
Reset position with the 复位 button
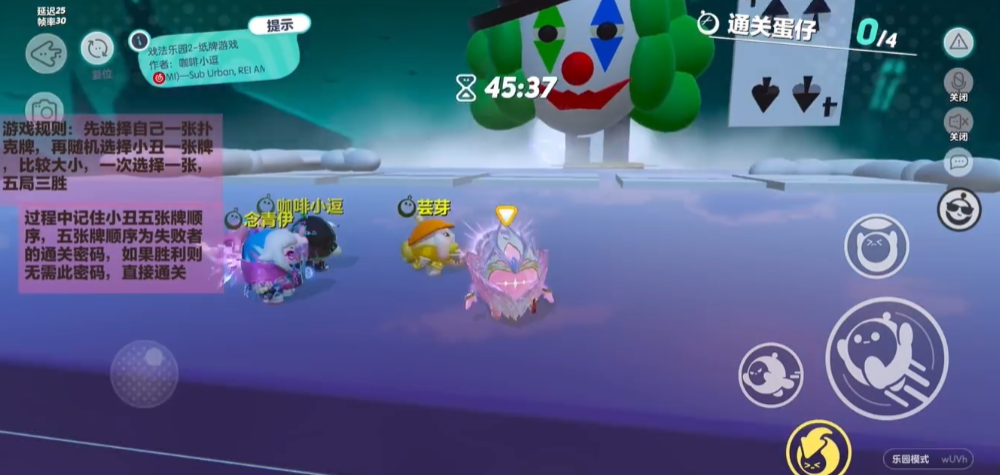click(98, 49)
